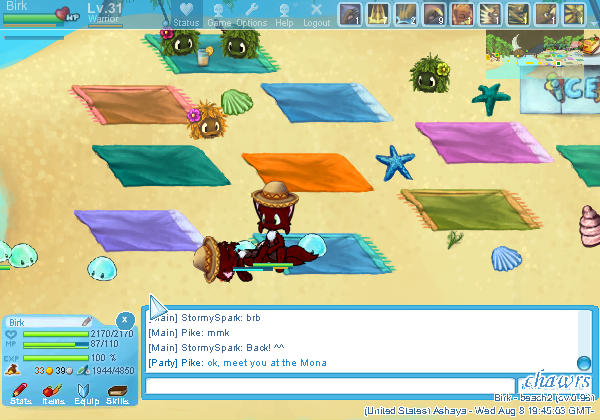This screenshot has height=420, width=600.
Task: Show the Help menu
Action: coord(284,14)
